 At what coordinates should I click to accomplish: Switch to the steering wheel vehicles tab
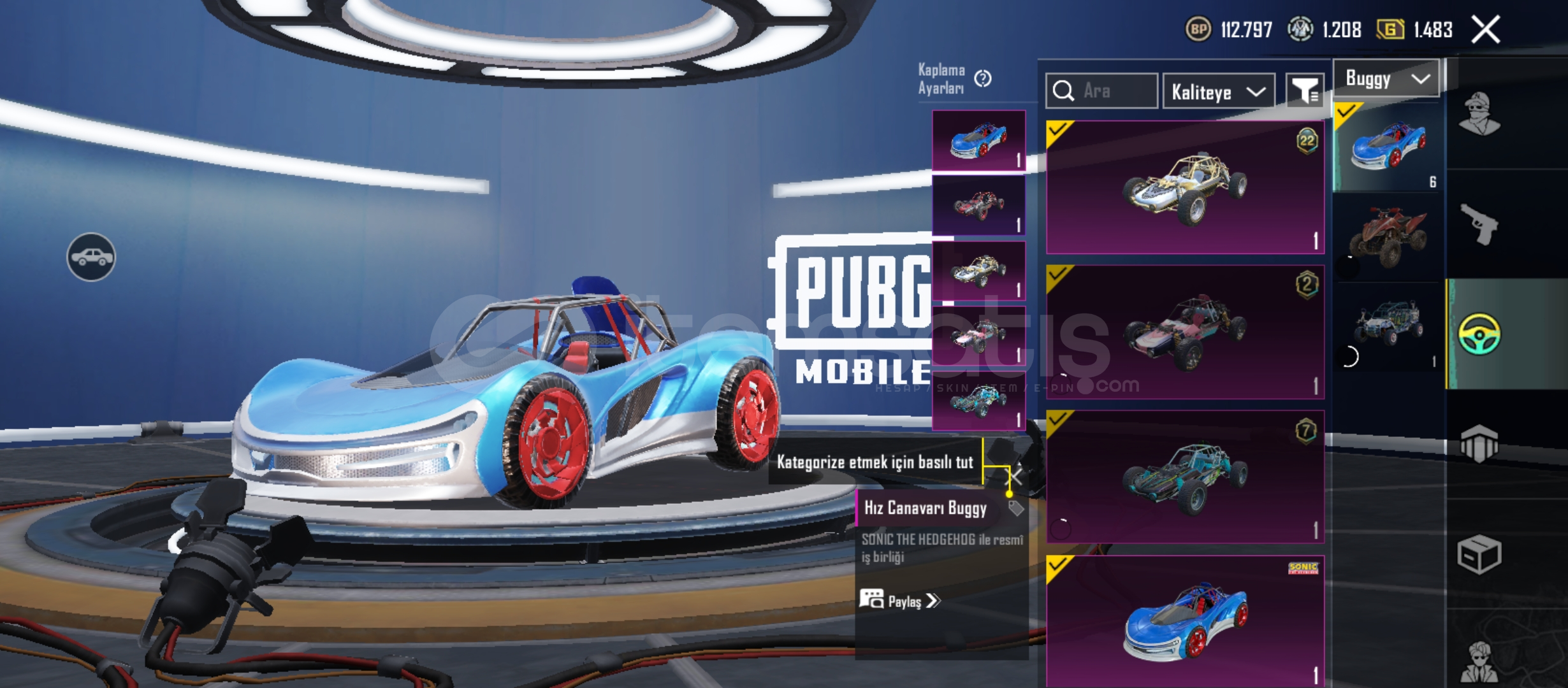(x=1479, y=334)
